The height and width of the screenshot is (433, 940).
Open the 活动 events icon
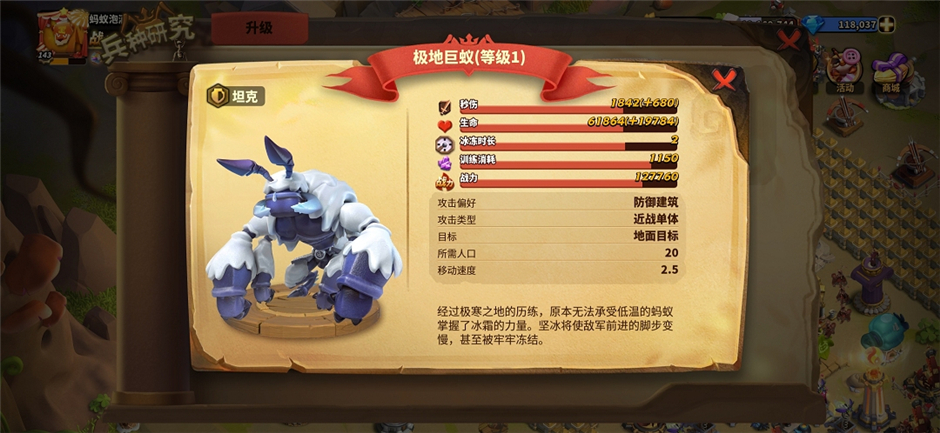click(x=843, y=73)
